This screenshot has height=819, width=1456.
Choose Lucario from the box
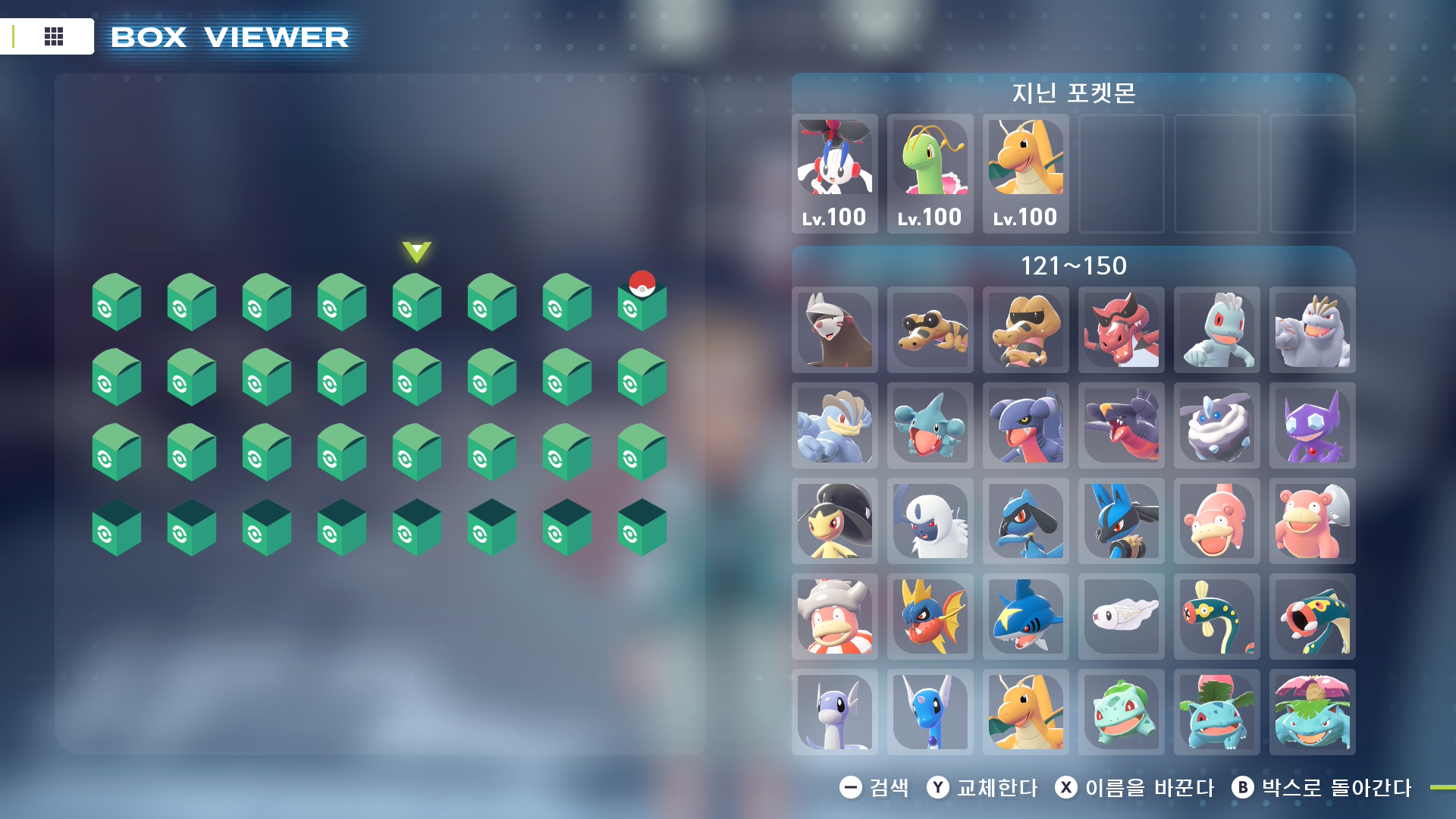pos(1122,521)
